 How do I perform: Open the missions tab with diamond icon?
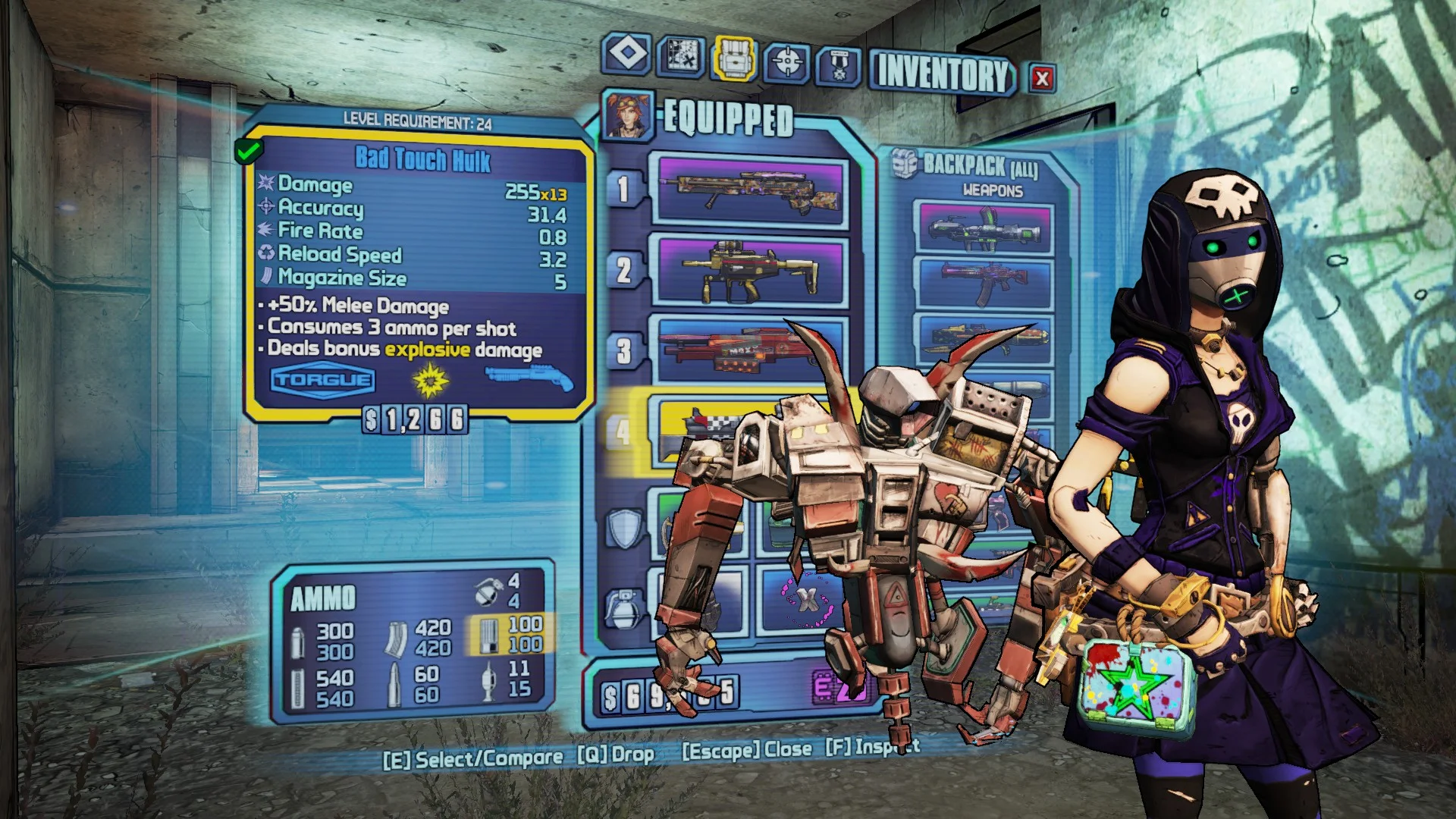click(x=627, y=55)
